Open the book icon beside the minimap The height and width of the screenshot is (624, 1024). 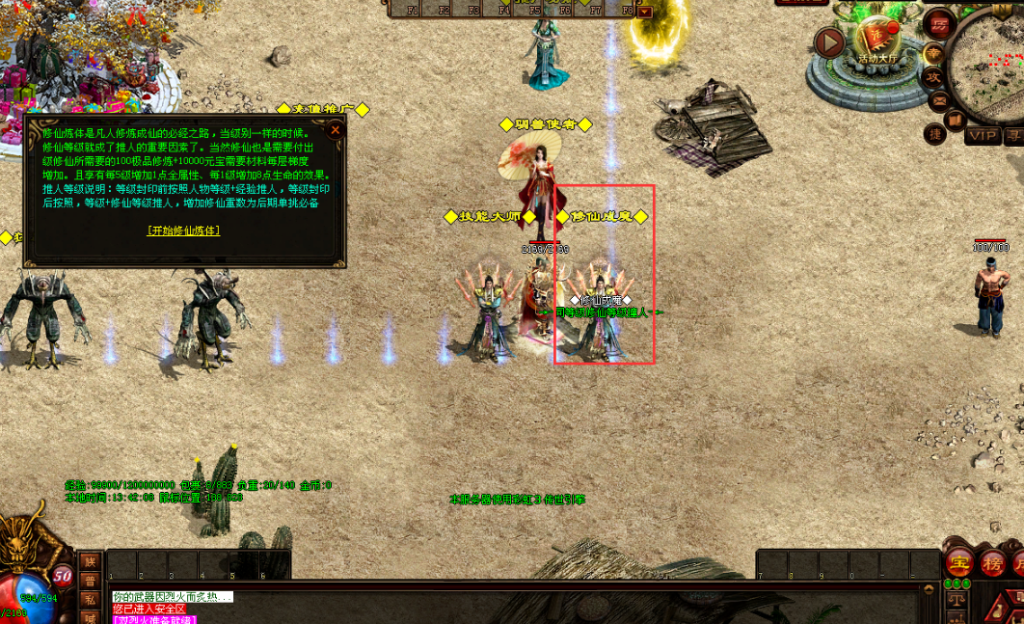click(955, 119)
